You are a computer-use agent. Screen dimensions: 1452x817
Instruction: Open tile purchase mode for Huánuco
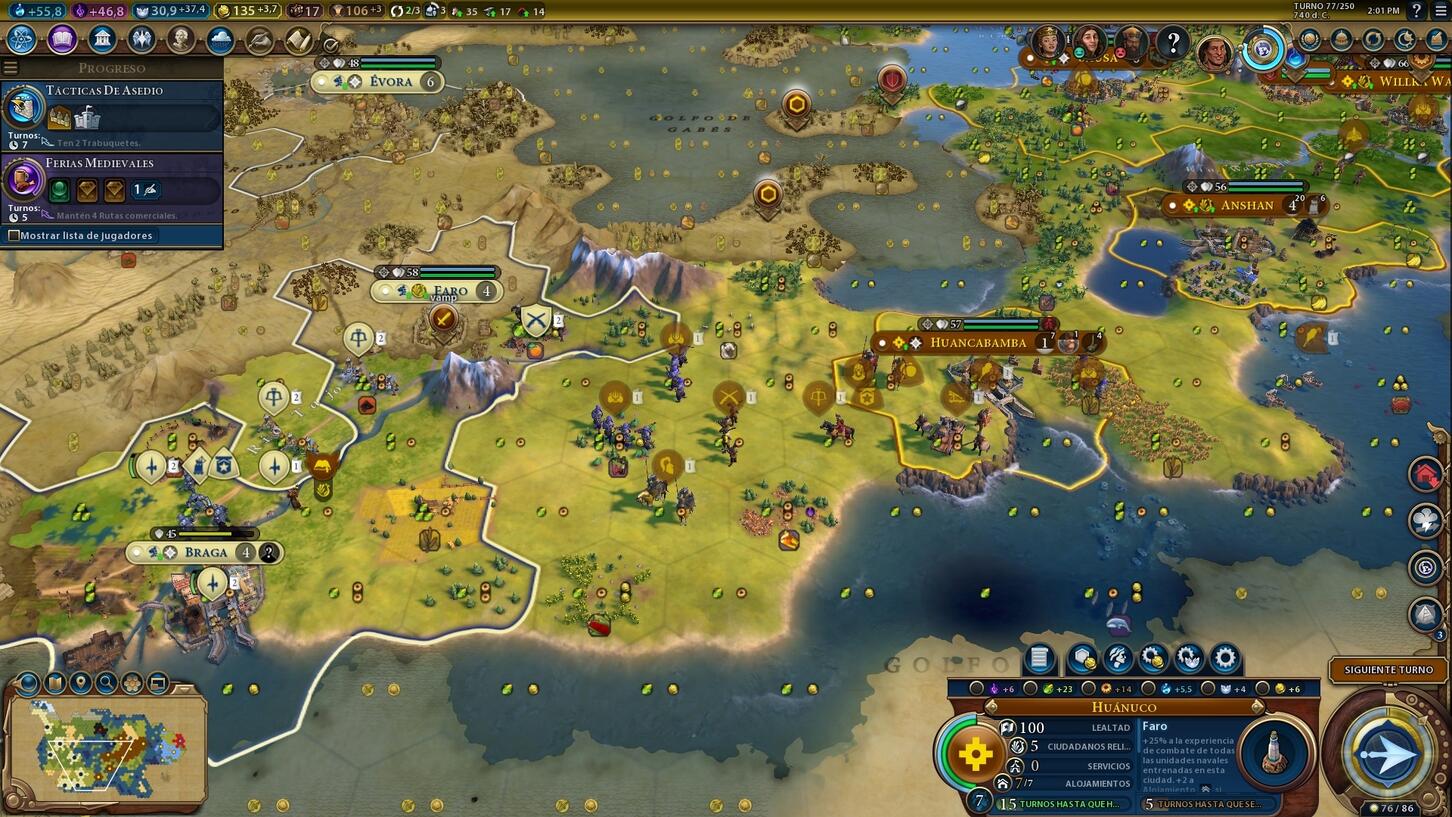[x=1083, y=658]
